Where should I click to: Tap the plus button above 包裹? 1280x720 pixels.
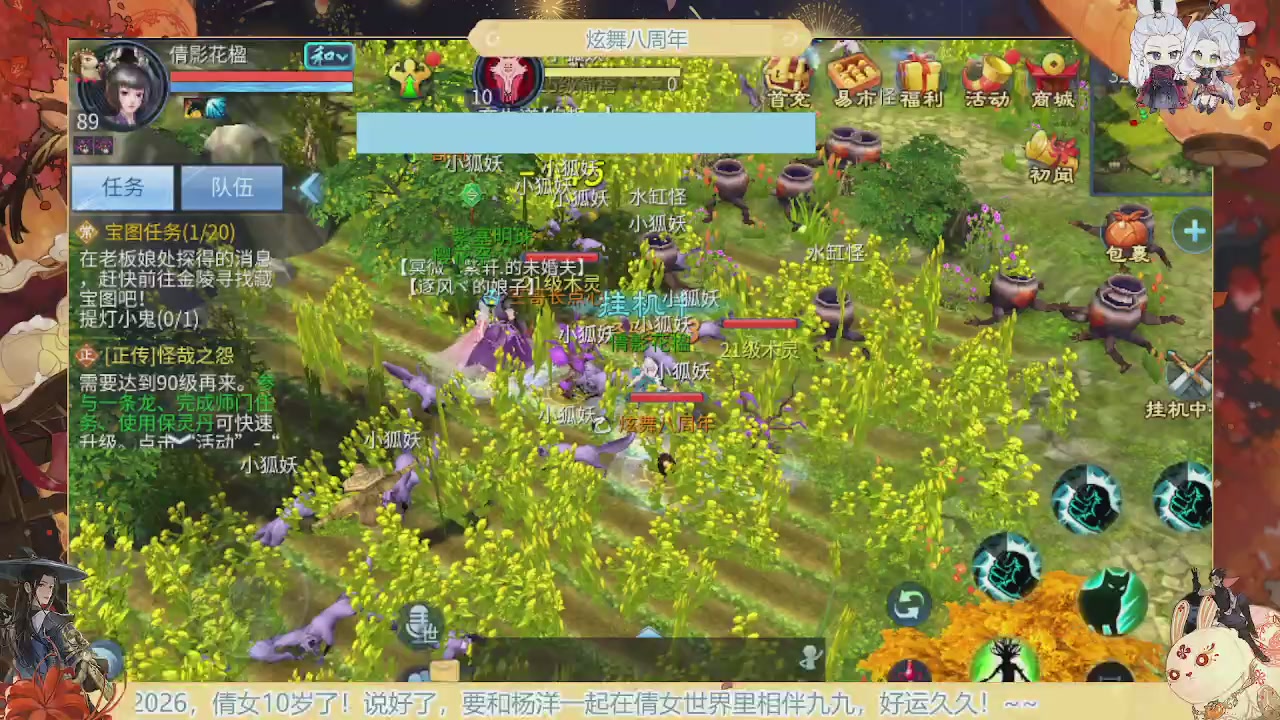1194,231
